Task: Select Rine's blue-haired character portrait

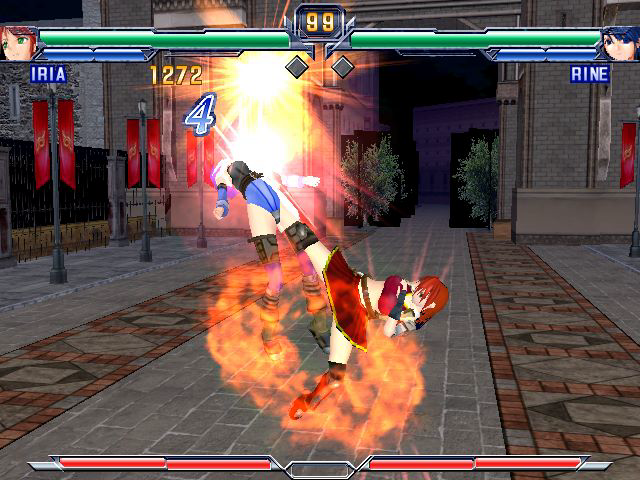Action: tap(620, 44)
